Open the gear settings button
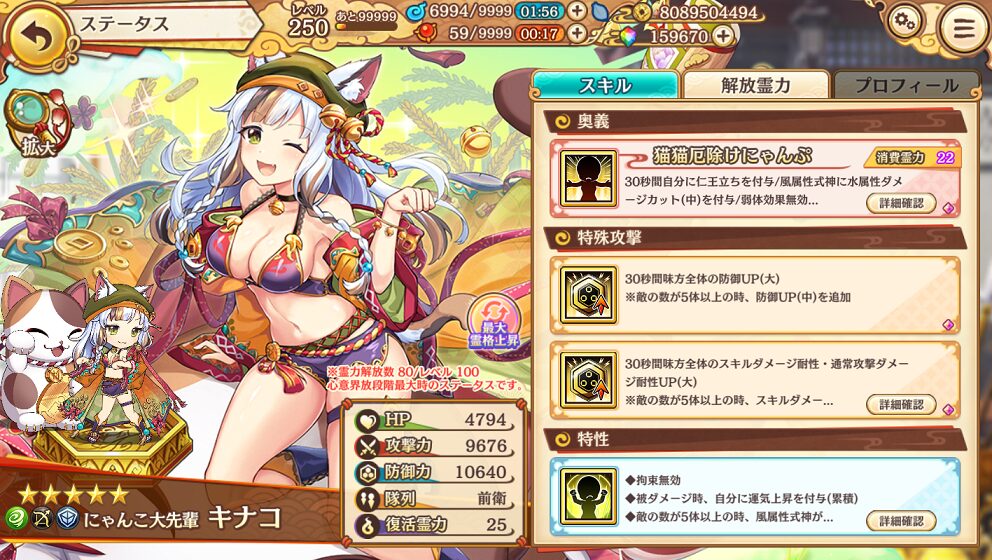Image resolution: width=992 pixels, height=560 pixels. pos(904,22)
